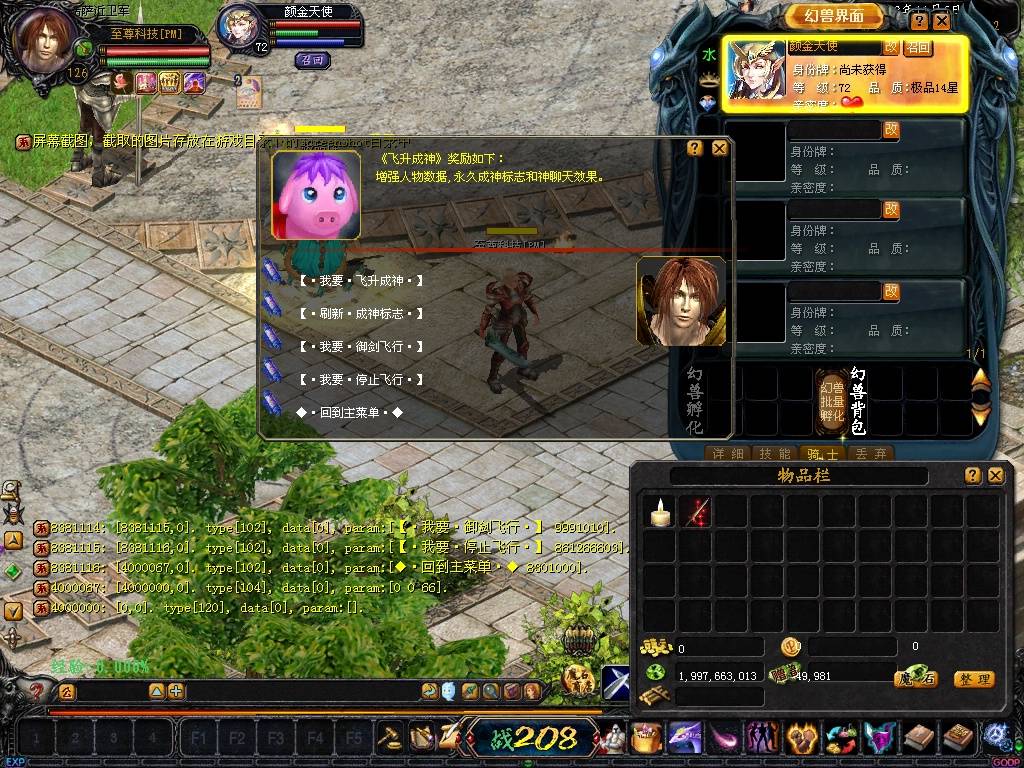Viewport: 1024px width, 768px height.
Task: Close the 幻兽界面 pet panel
Action: (941, 20)
